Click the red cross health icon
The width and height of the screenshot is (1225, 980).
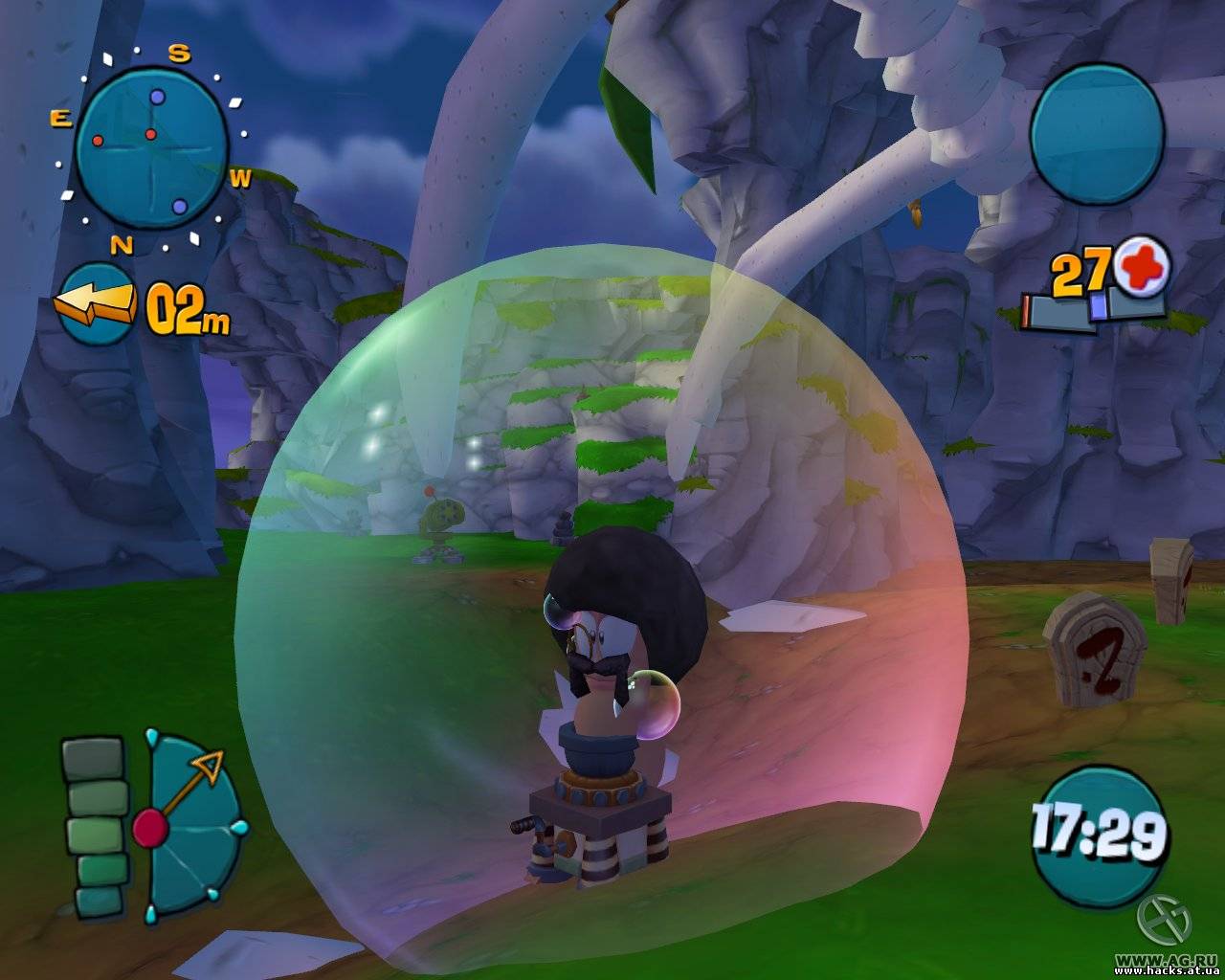click(x=1143, y=268)
